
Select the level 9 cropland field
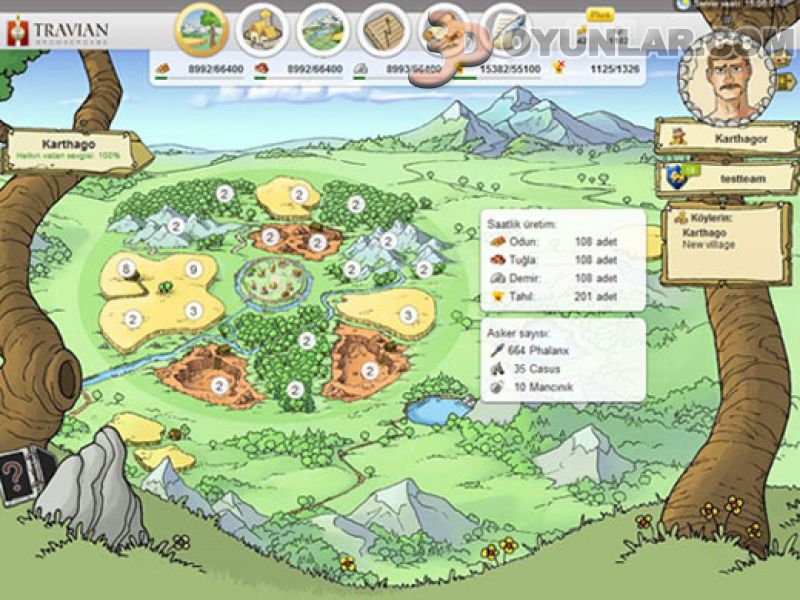coord(192,270)
